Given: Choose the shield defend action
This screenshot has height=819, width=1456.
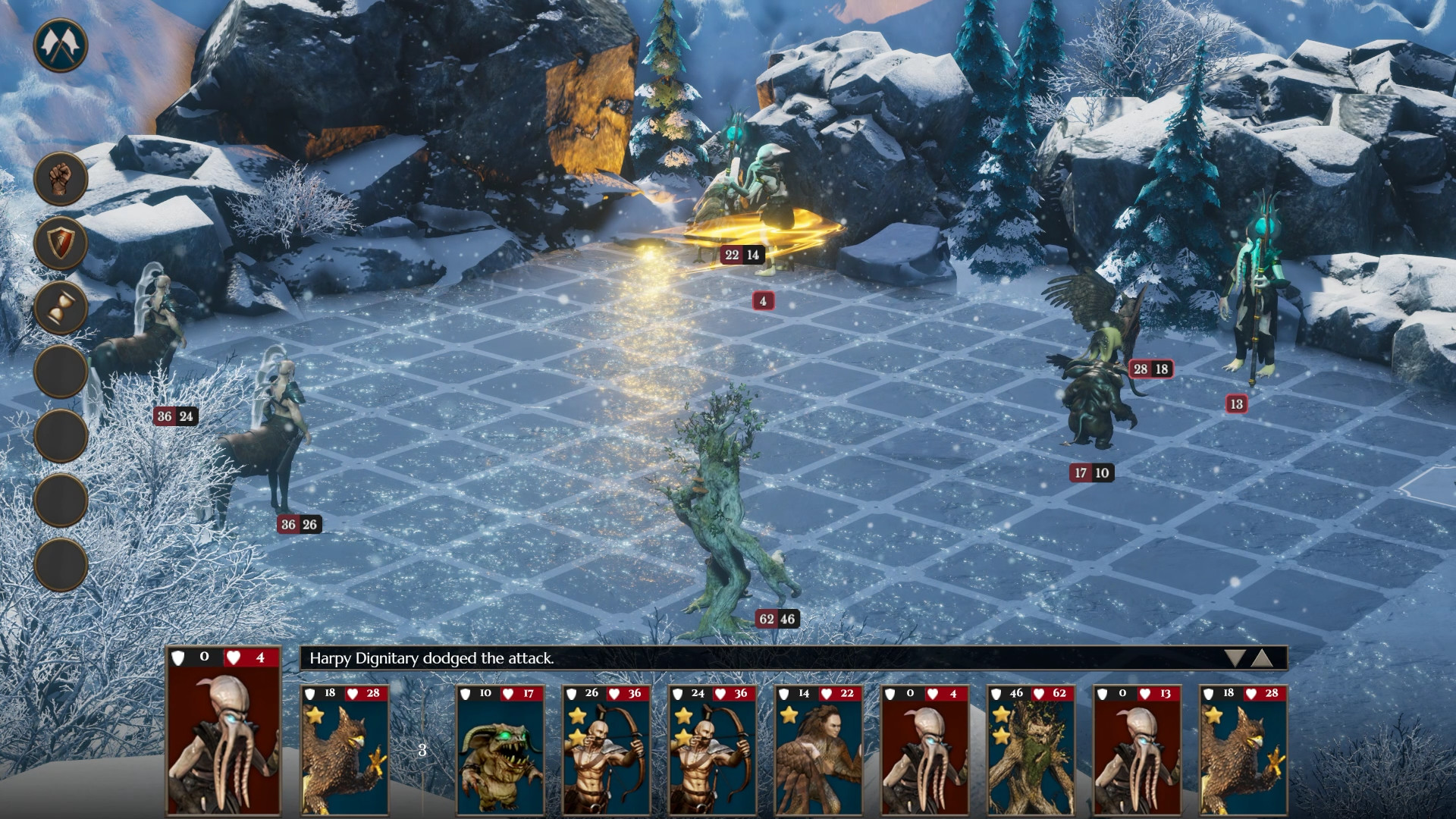Looking at the screenshot, I should click(61, 243).
